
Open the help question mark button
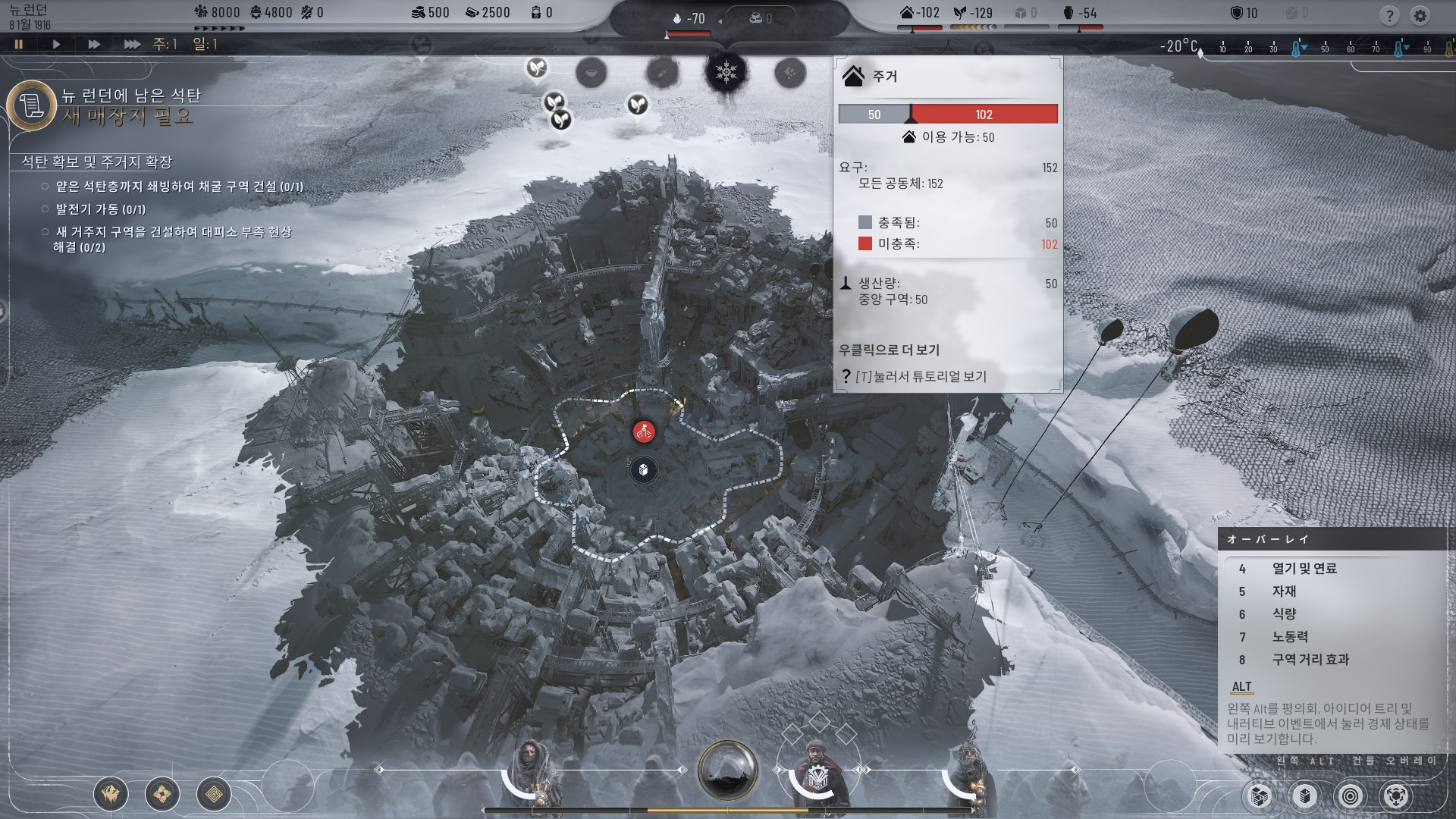coord(1389,15)
